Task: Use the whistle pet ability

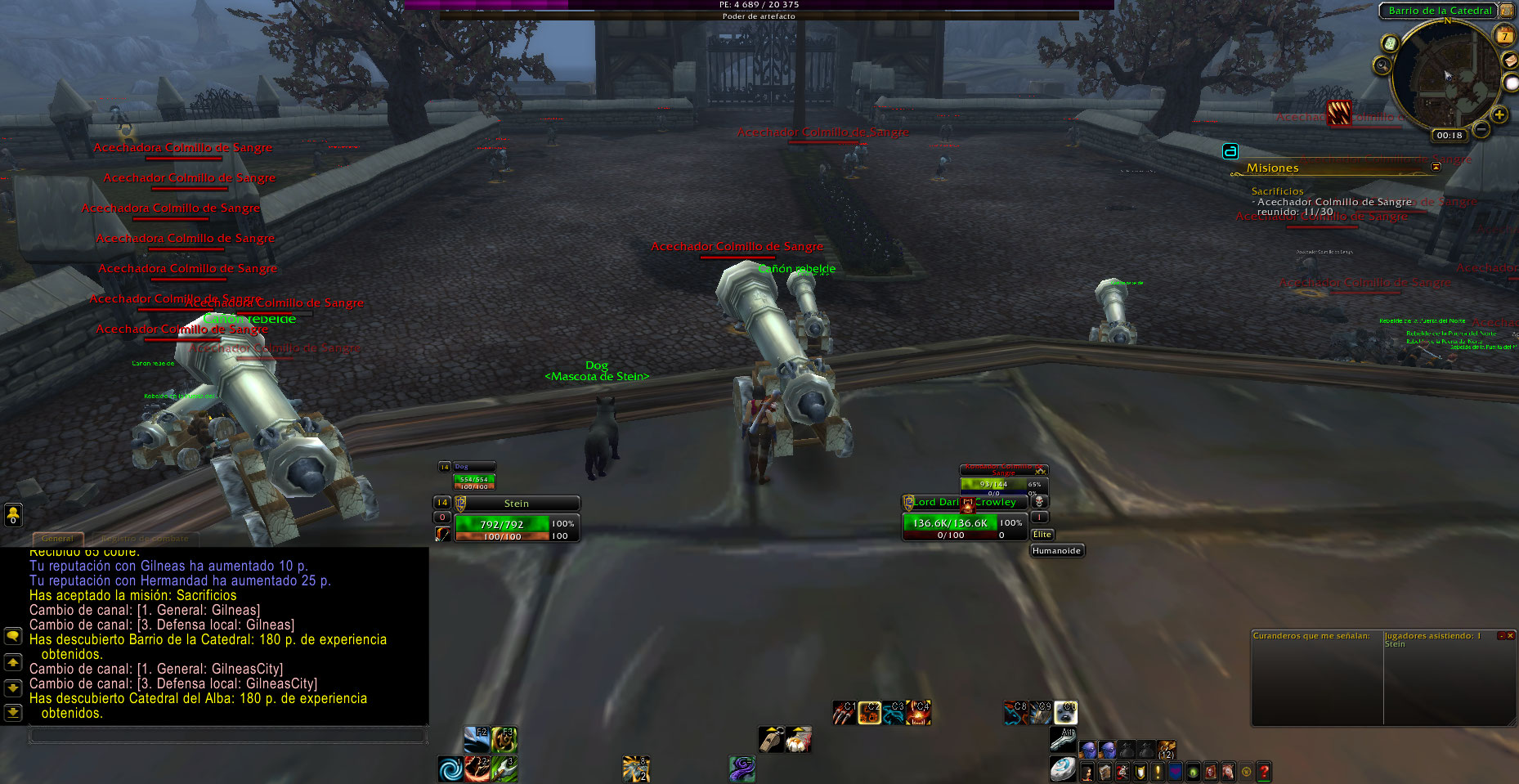Action: coord(771,739)
